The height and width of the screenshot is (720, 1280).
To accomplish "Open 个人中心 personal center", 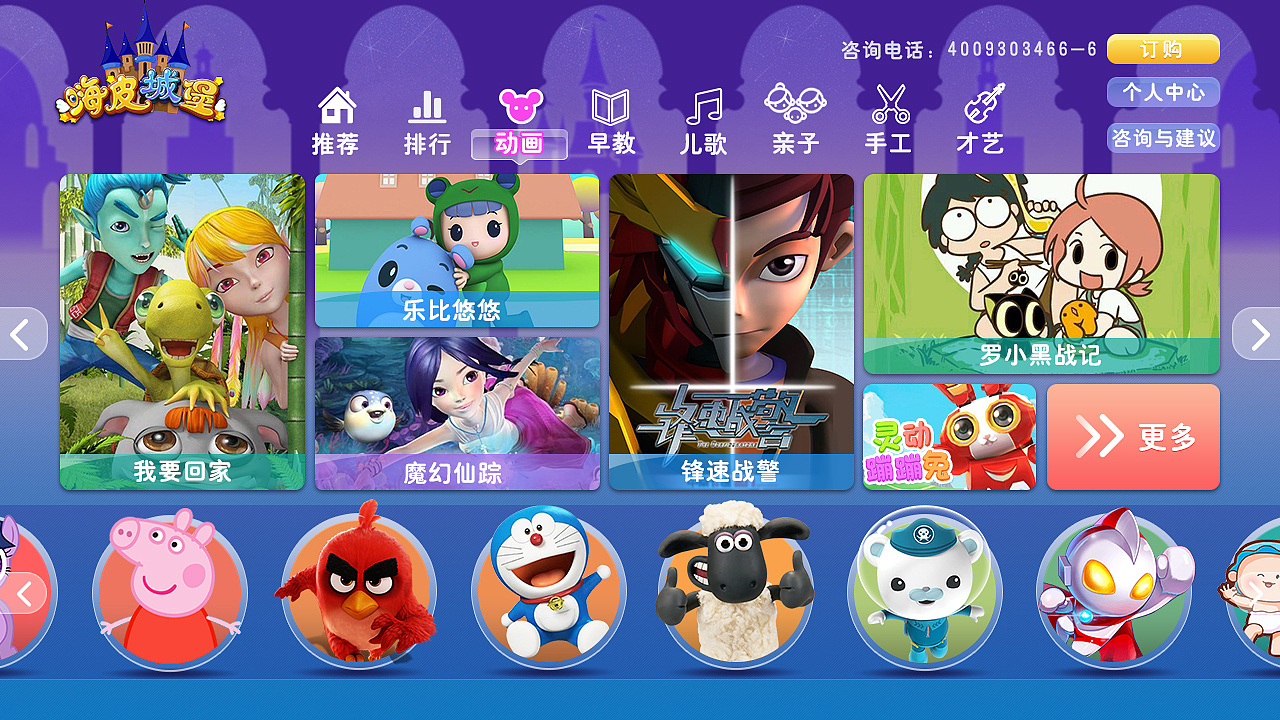I will pyautogui.click(x=1163, y=92).
